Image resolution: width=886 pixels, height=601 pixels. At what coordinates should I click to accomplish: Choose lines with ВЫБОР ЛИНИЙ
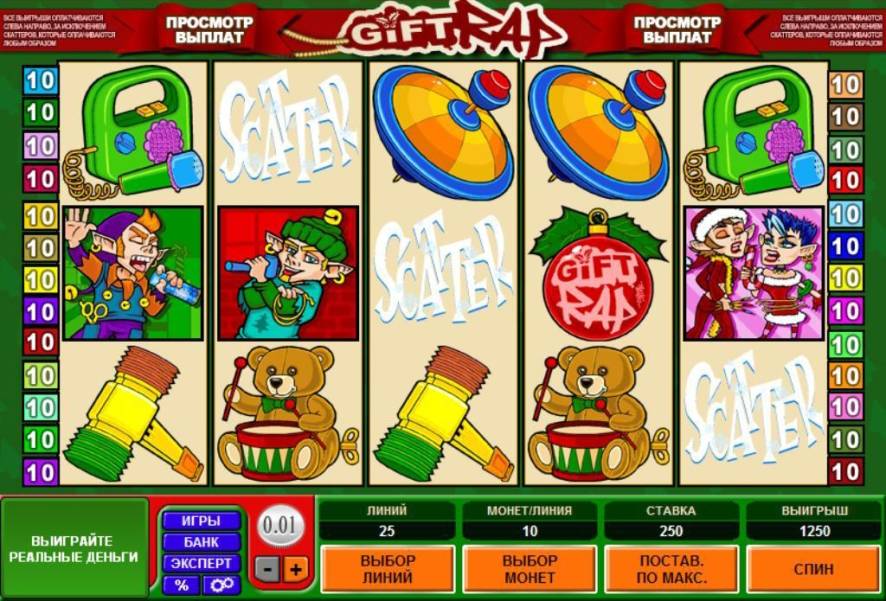point(387,569)
